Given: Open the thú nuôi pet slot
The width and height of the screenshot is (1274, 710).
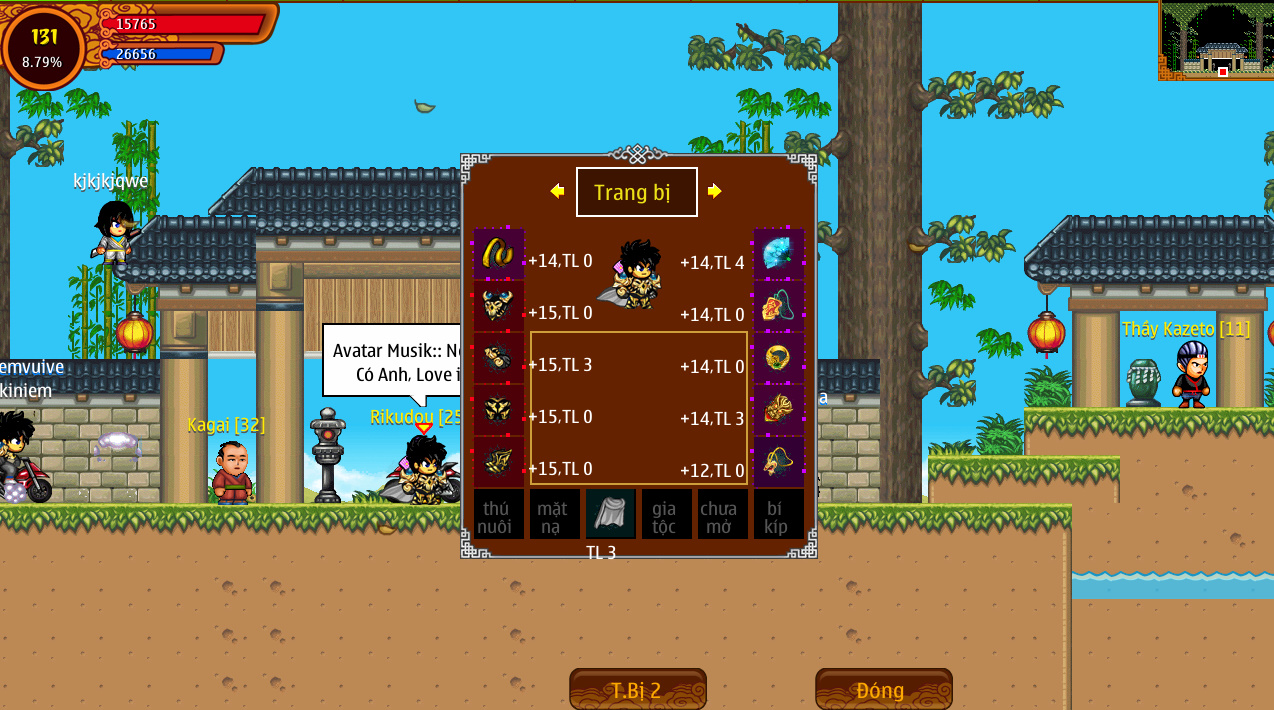Looking at the screenshot, I should [498, 514].
